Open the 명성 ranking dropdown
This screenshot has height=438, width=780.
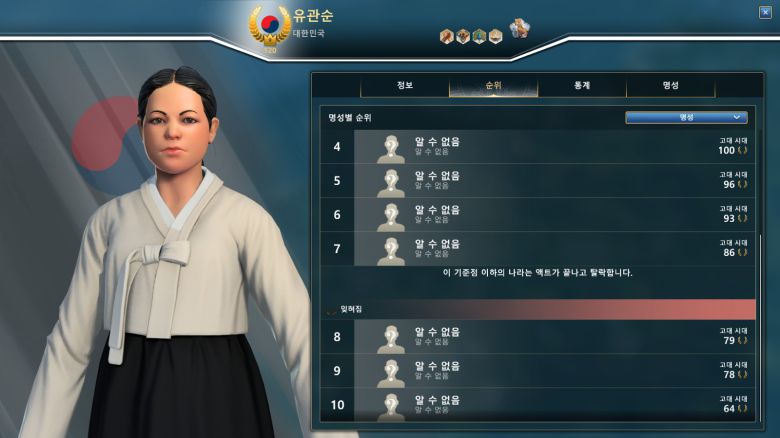(x=686, y=117)
